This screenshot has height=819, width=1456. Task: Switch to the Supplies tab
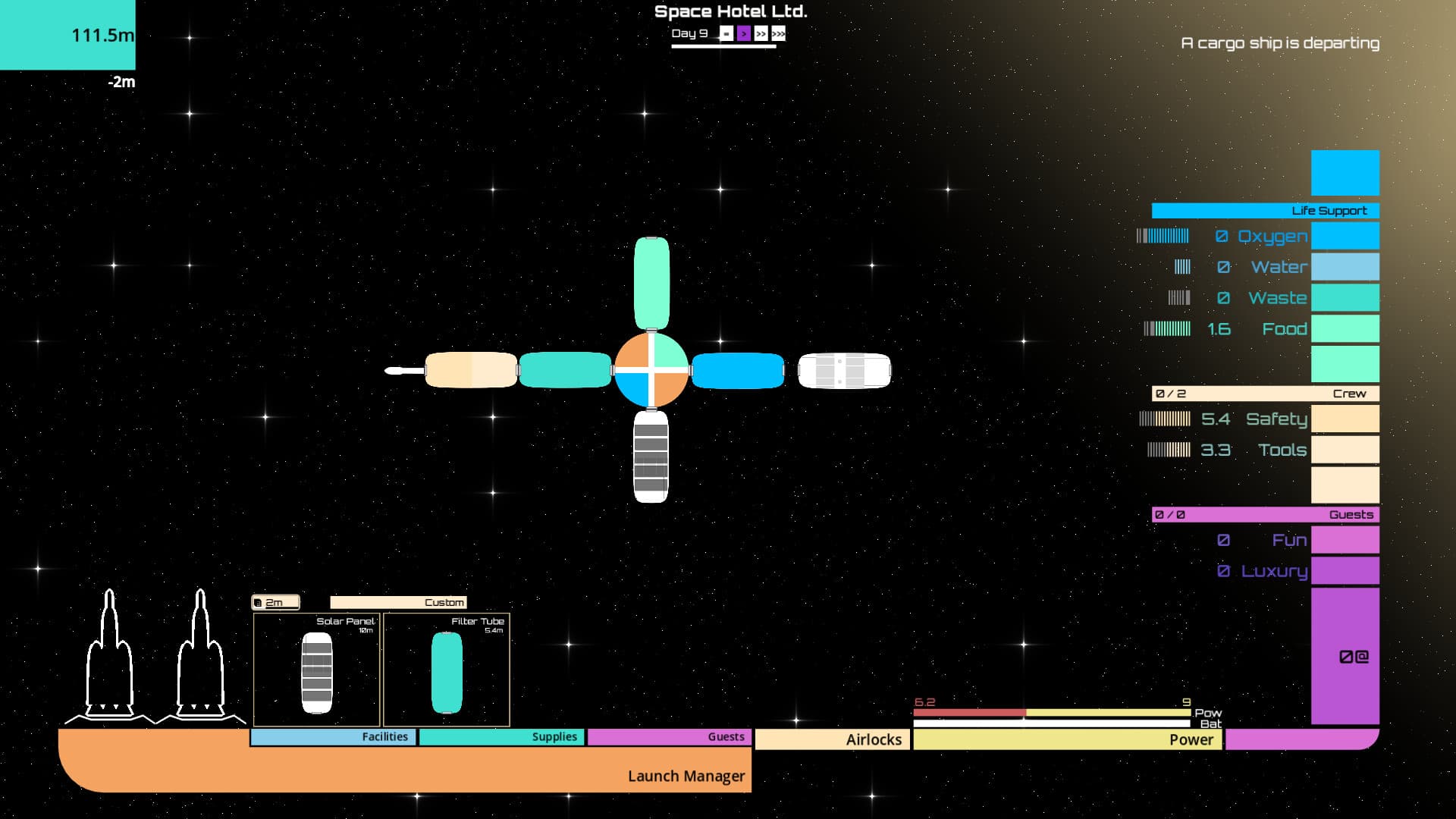coord(501,736)
